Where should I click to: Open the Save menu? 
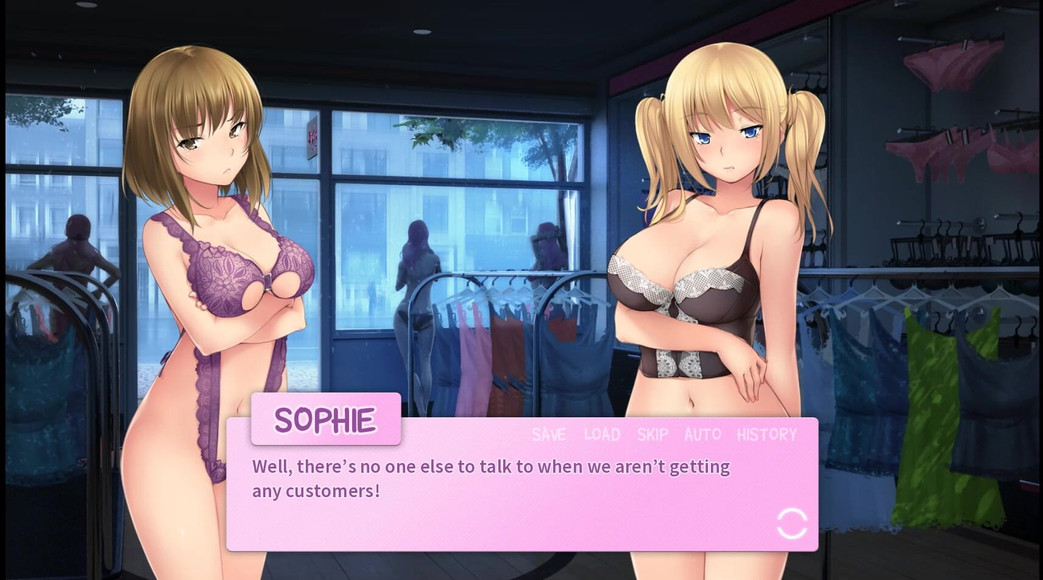pyautogui.click(x=549, y=434)
